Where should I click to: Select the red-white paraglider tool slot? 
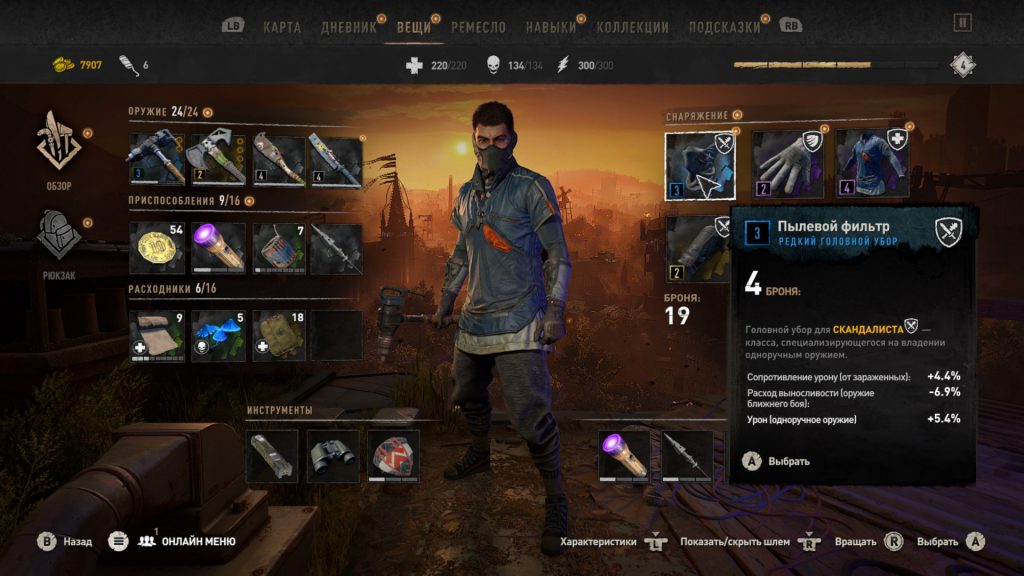tap(393, 456)
